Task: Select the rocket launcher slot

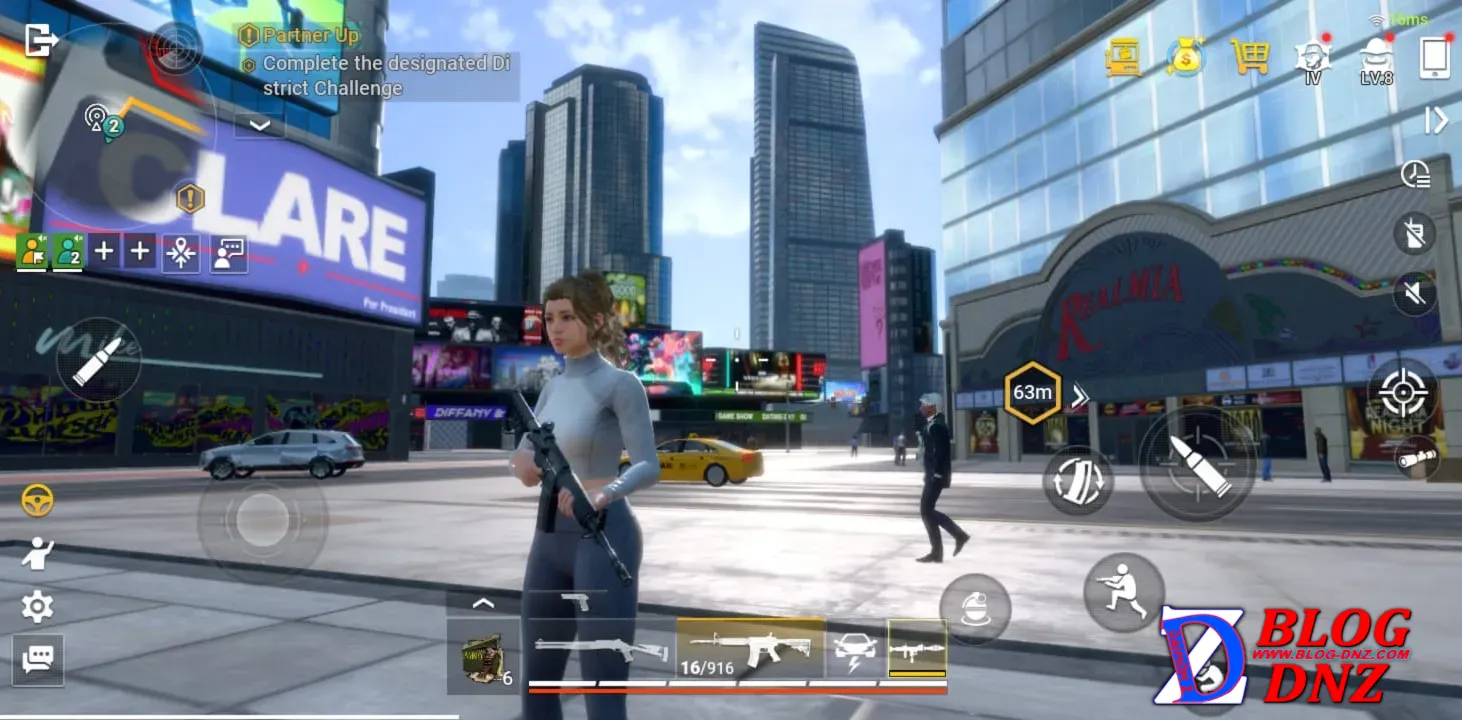Action: tap(917, 648)
